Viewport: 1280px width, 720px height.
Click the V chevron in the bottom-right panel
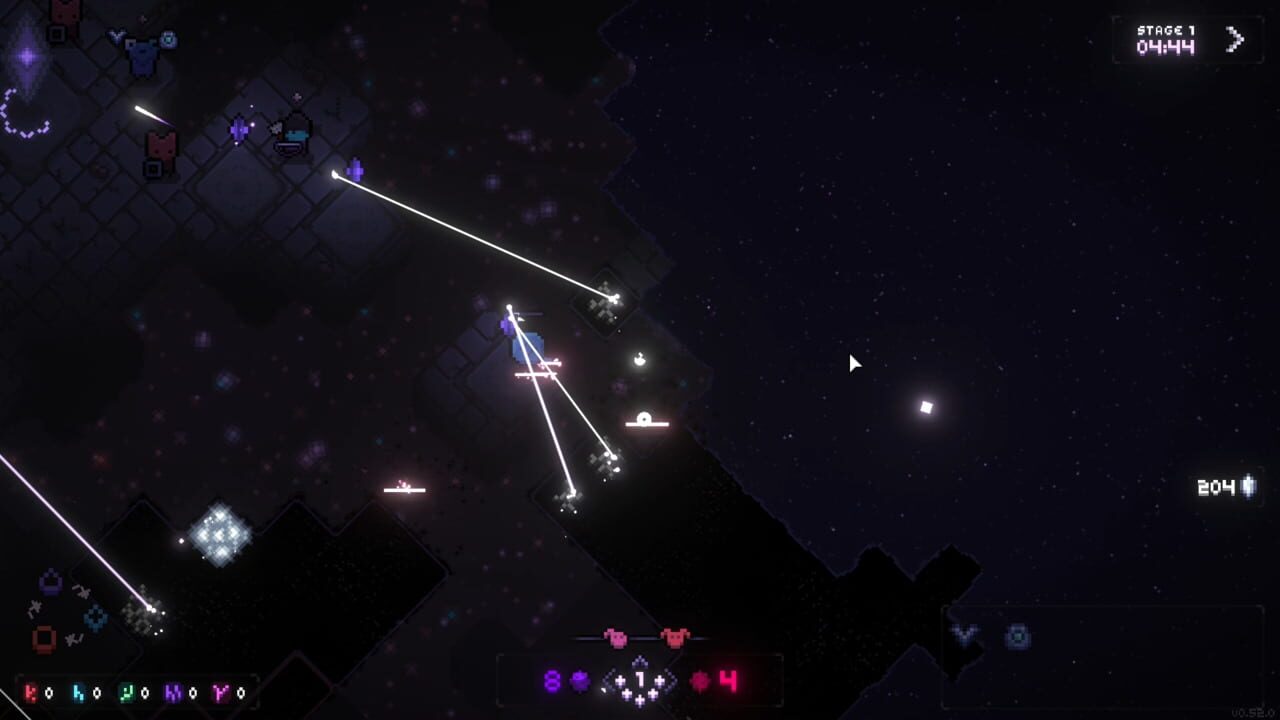[963, 631]
